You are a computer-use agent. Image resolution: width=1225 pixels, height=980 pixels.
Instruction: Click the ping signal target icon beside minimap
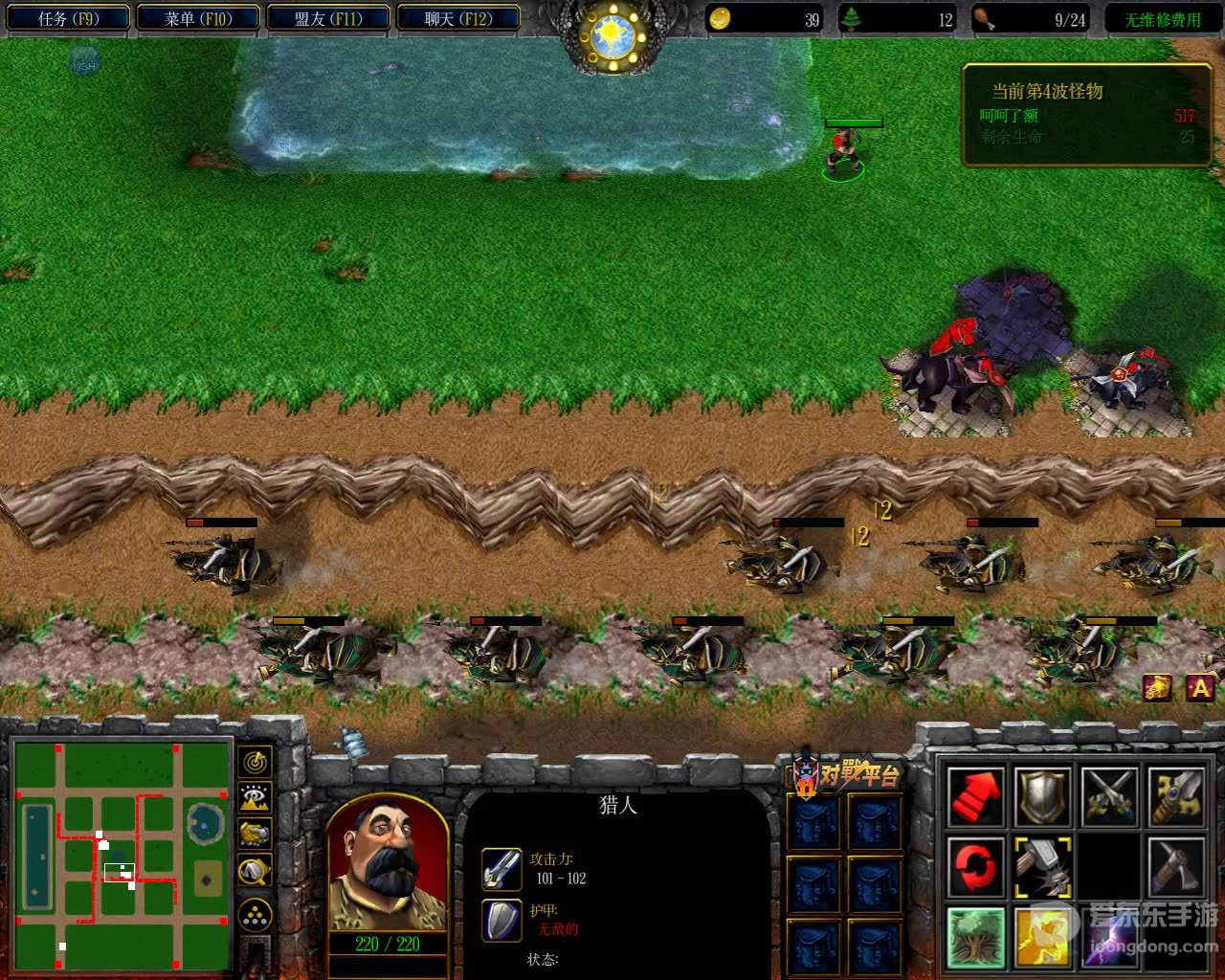coord(254,761)
